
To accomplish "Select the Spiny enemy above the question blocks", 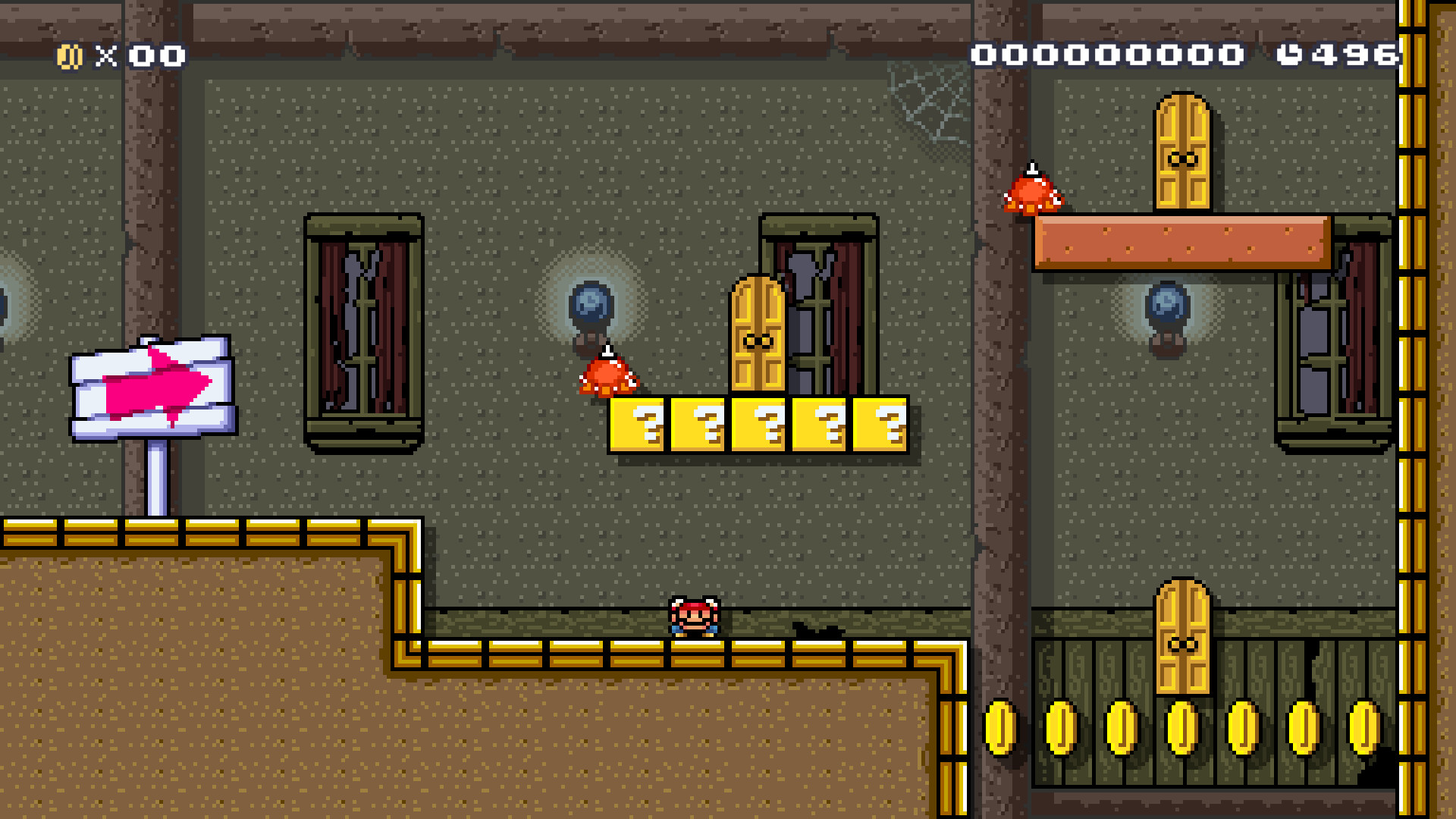I will point(607,378).
